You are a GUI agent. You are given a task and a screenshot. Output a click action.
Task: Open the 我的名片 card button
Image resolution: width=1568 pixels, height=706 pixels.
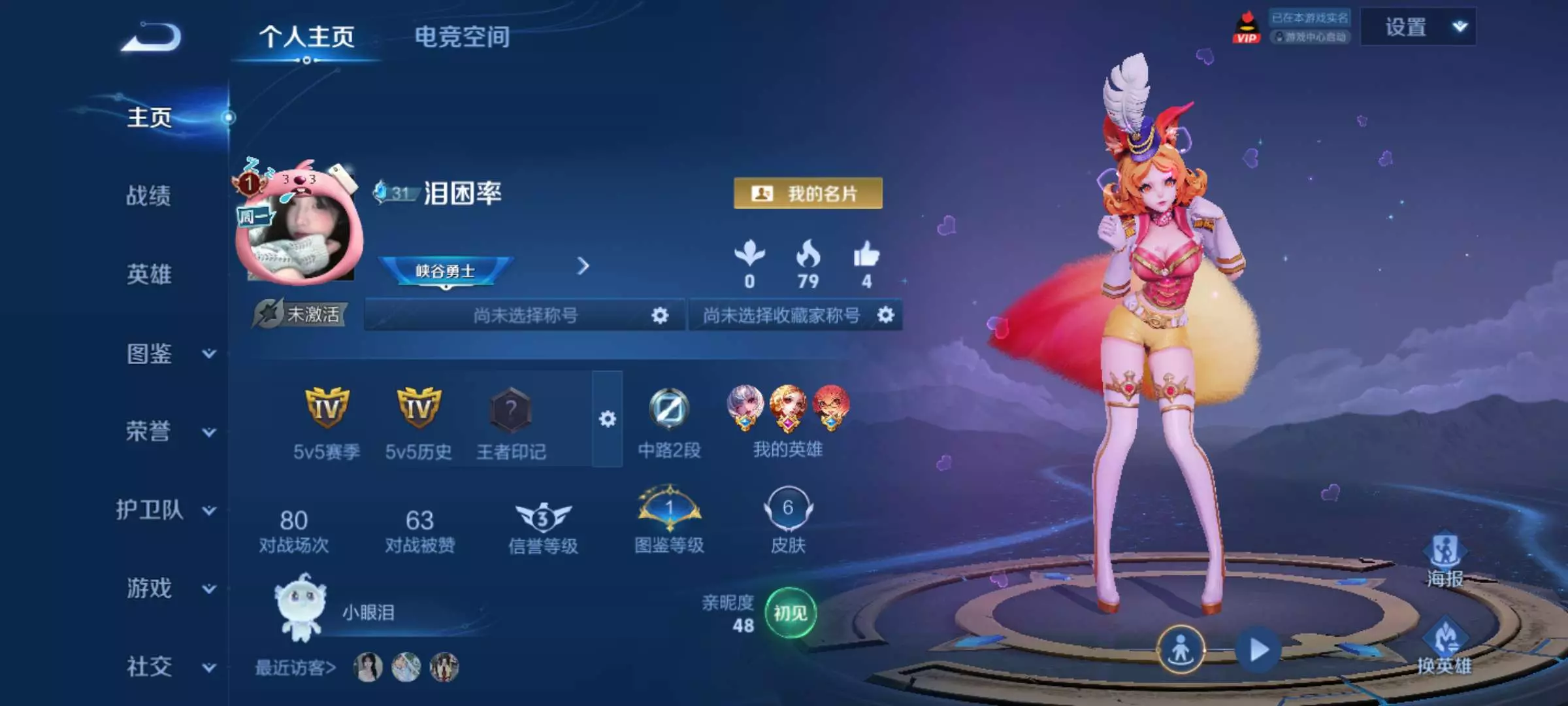[808, 193]
